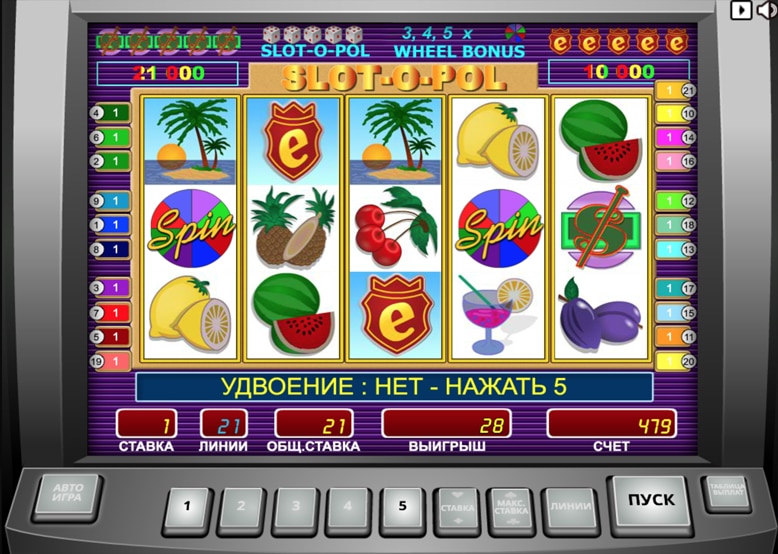Set the maximum bet with МАКС. СТАВКА

(x=511, y=507)
